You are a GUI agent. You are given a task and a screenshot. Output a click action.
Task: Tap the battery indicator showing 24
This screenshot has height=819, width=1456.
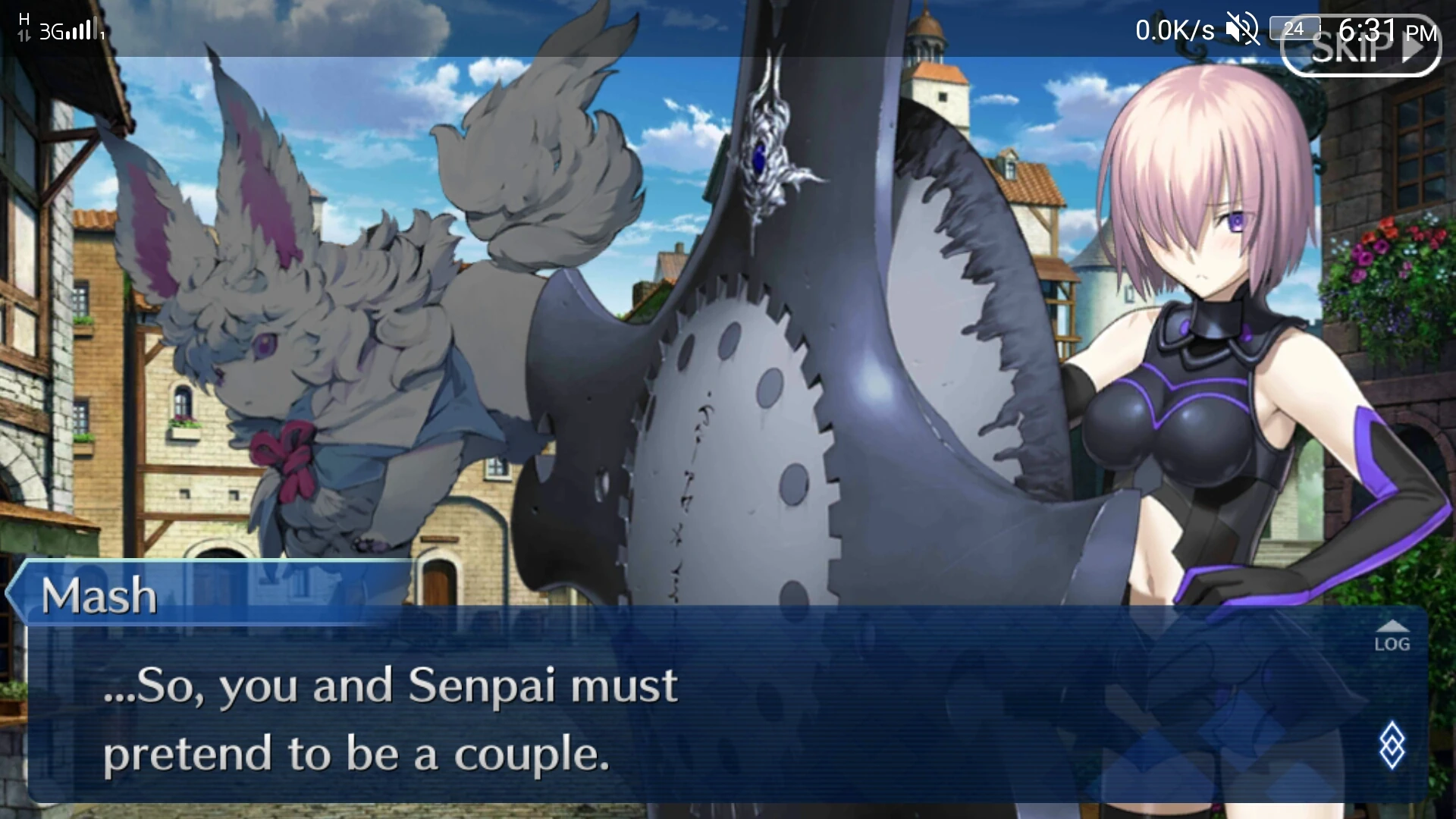(x=1294, y=28)
